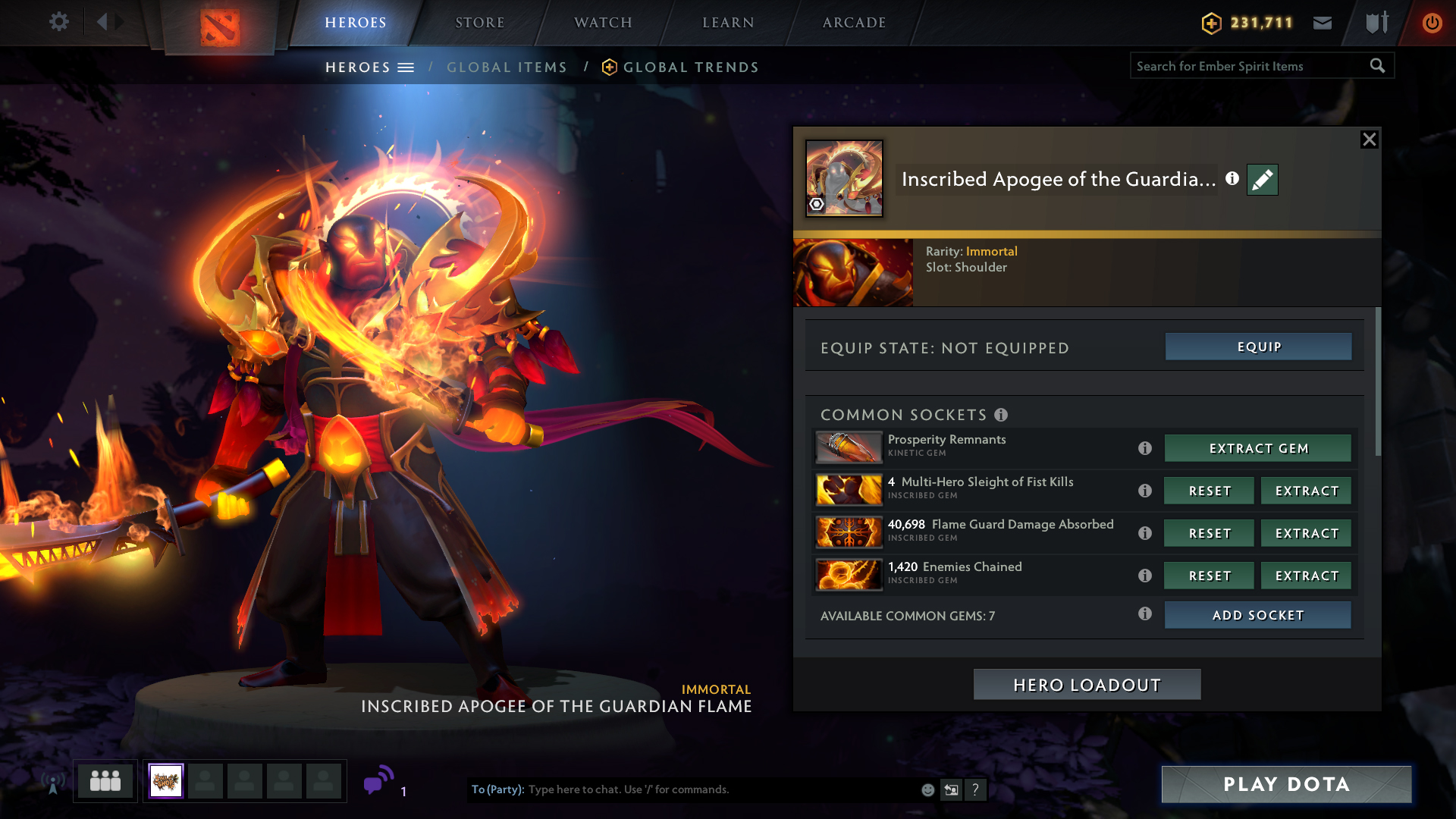Open the Watch tab
The height and width of the screenshot is (819, 1456).
tap(603, 23)
